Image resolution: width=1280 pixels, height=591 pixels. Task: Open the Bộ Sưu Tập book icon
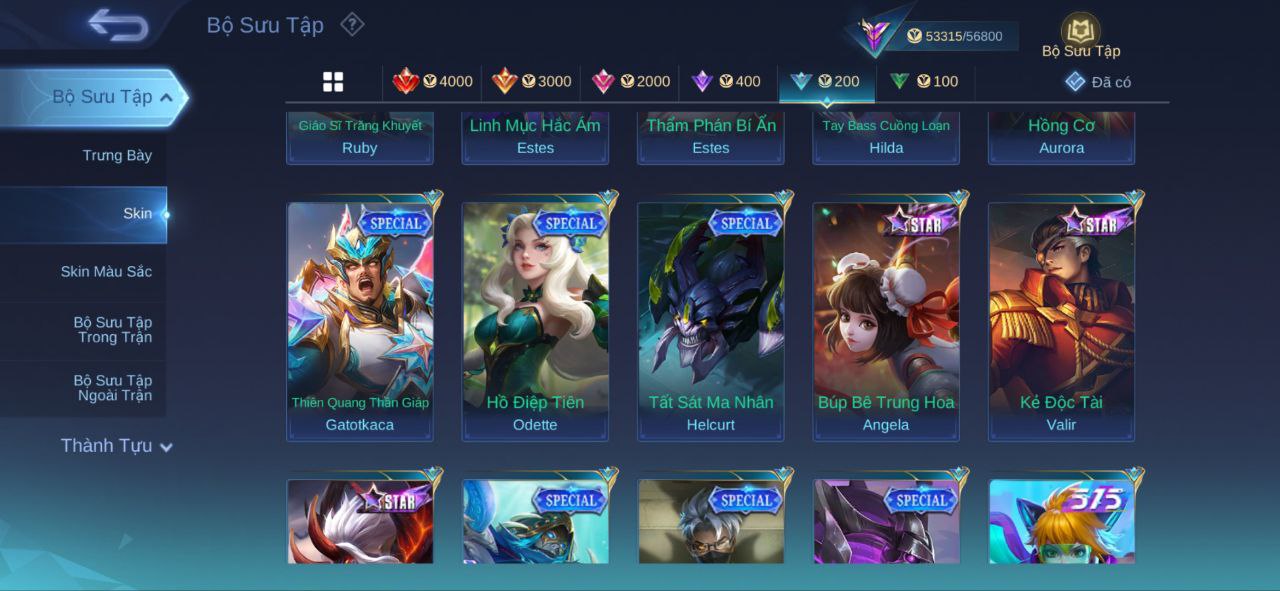[x=1080, y=31]
